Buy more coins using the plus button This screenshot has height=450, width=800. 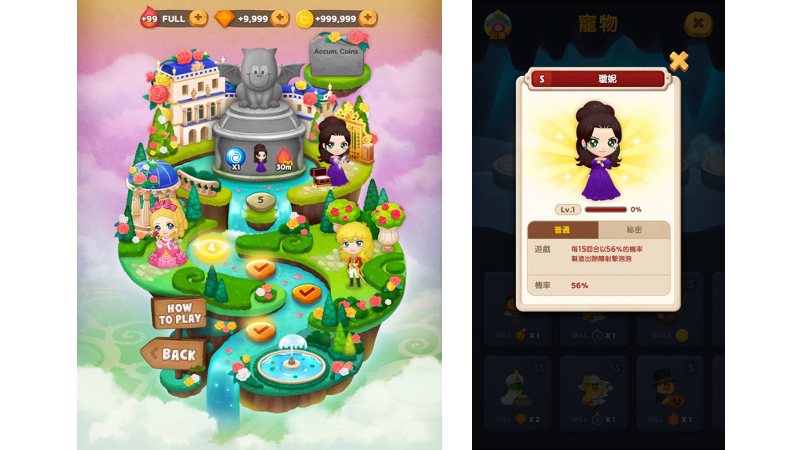(368, 18)
